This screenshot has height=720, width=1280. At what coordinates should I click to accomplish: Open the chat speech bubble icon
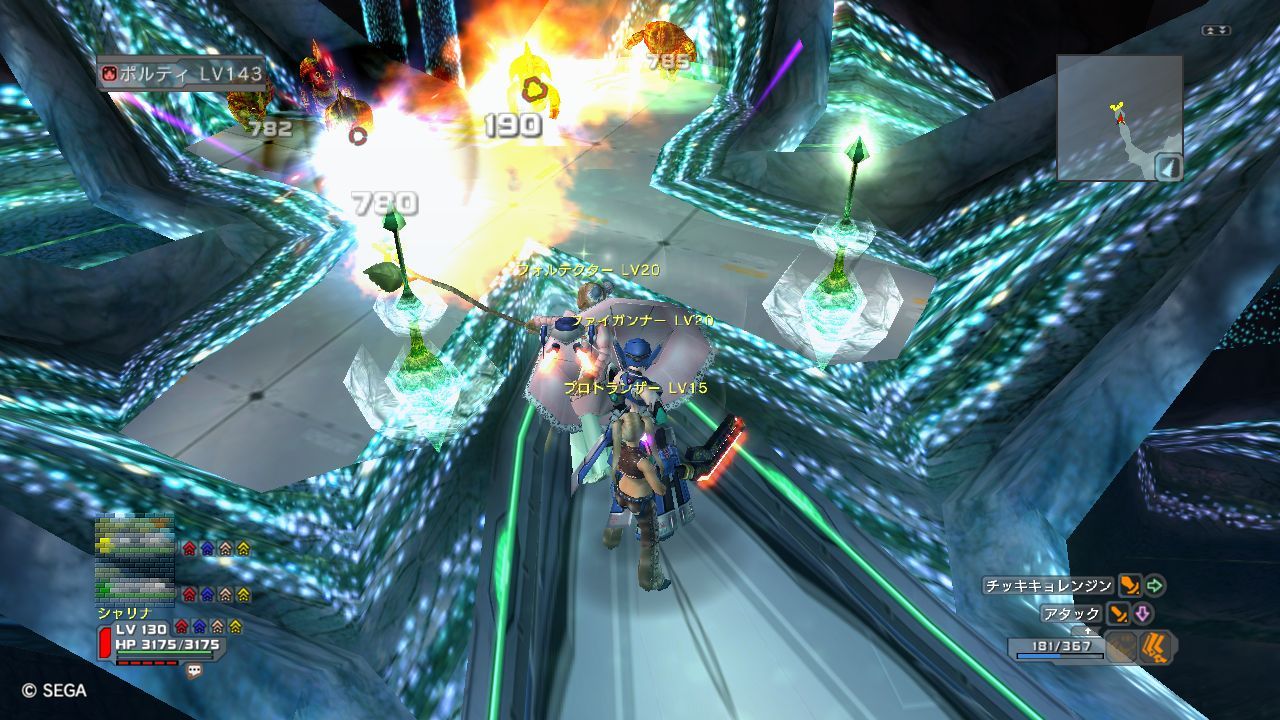tap(194, 671)
